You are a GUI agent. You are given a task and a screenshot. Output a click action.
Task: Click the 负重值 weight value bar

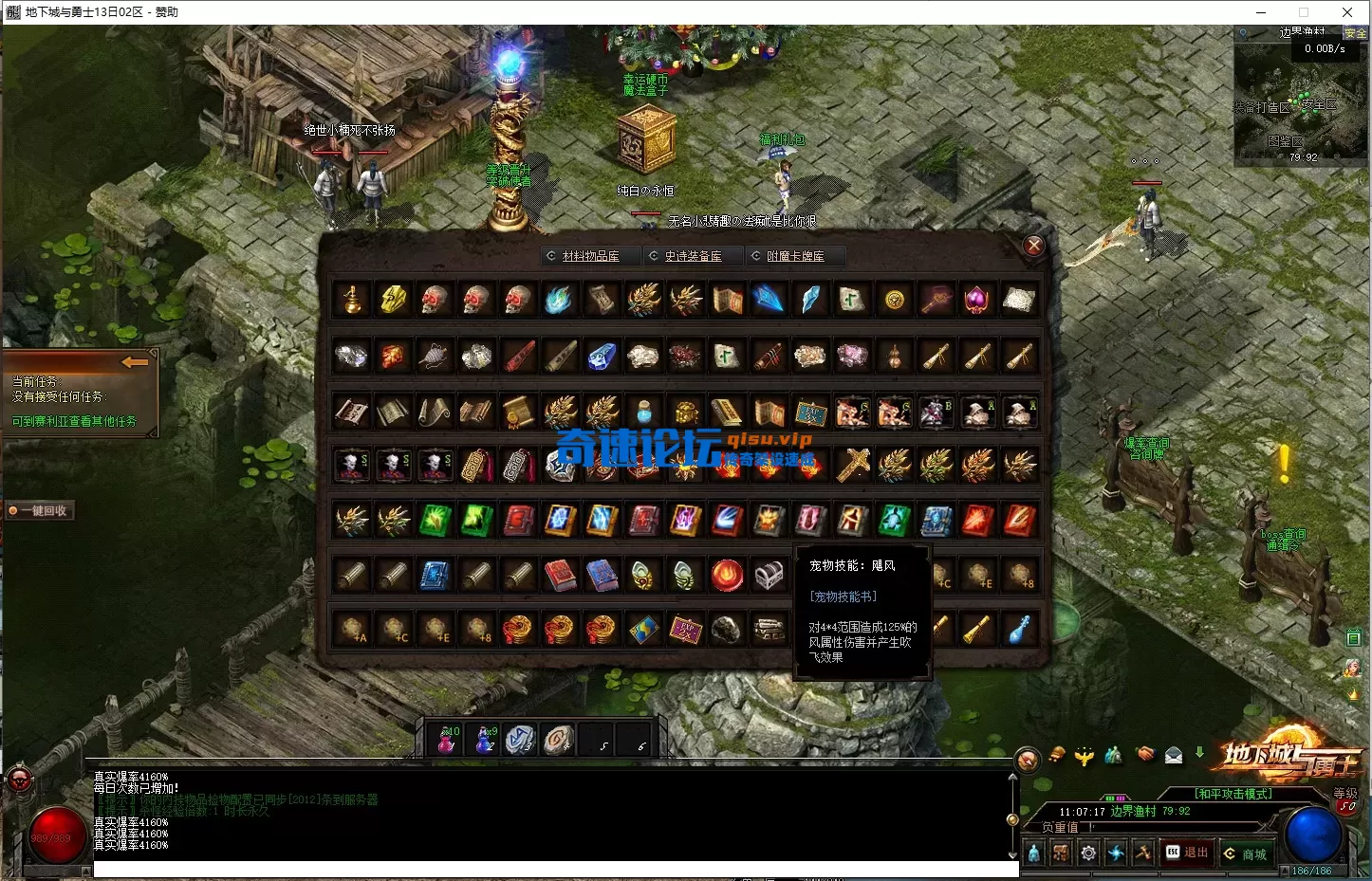click(x=1139, y=825)
